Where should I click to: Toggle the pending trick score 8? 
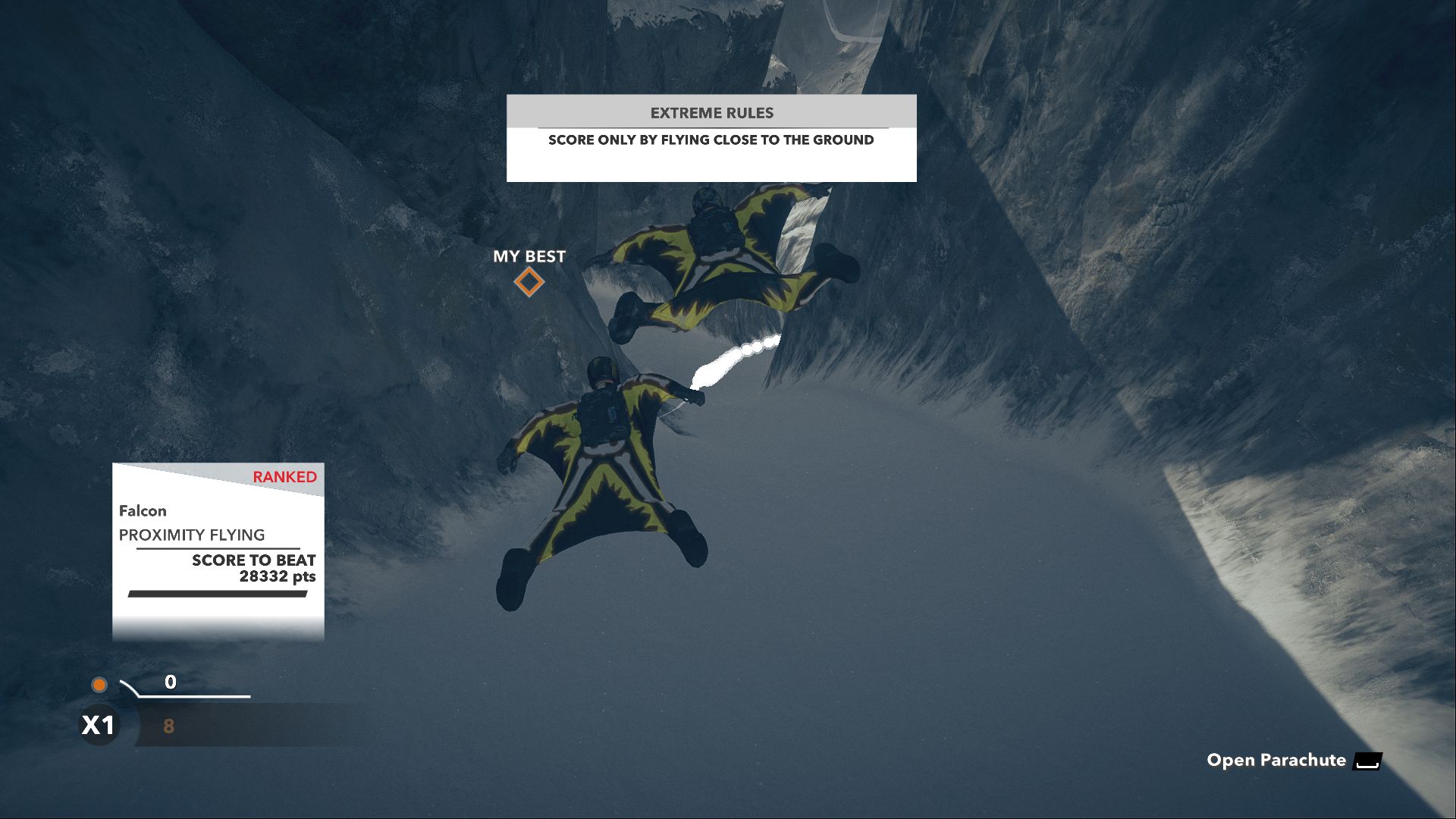[x=168, y=726]
